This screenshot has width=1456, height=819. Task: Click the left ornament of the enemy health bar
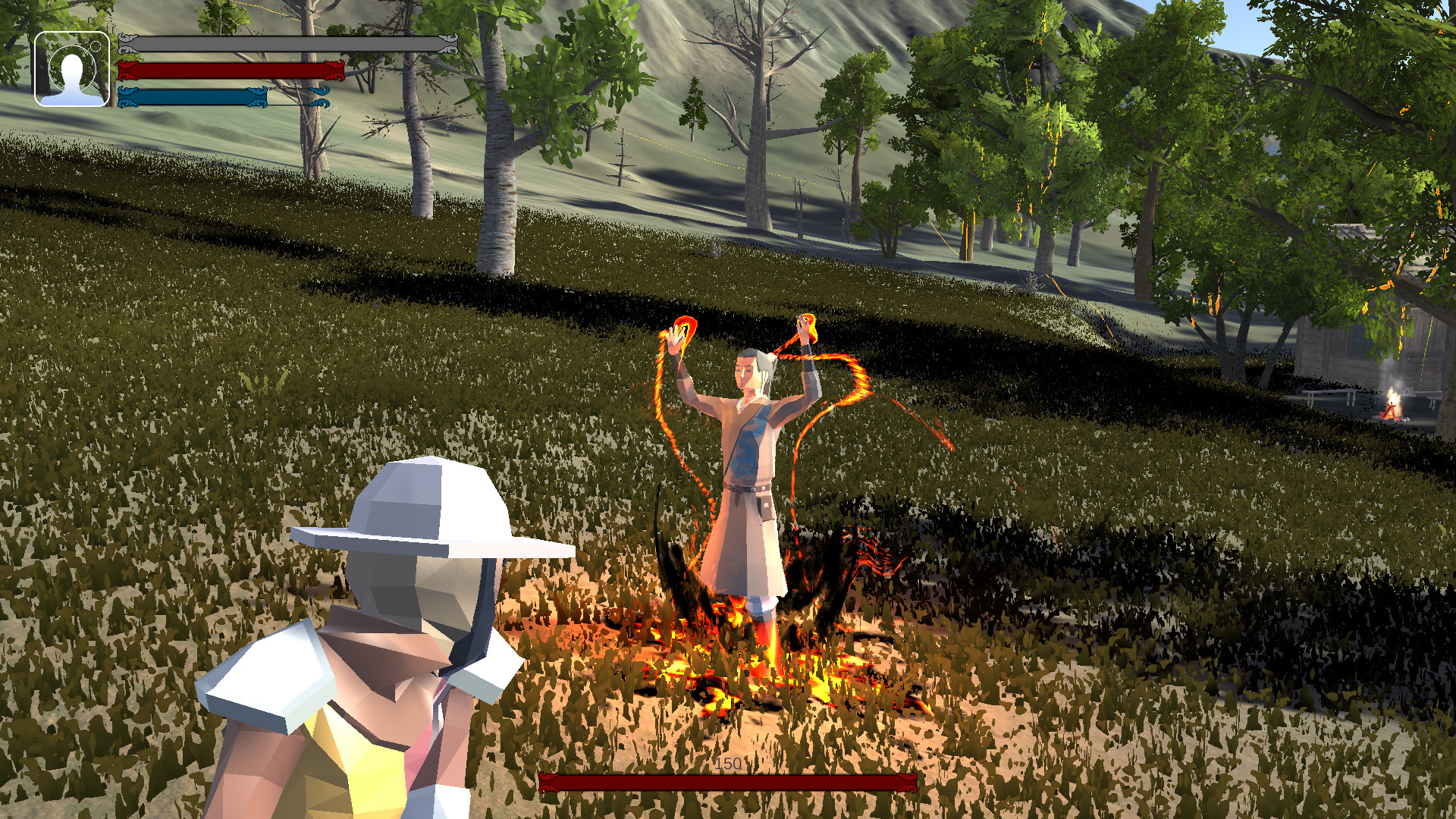(x=548, y=783)
